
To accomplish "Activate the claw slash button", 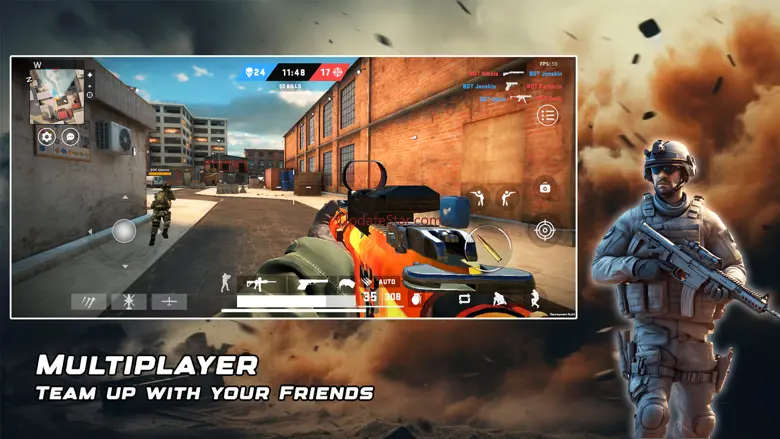I will pos(89,301).
